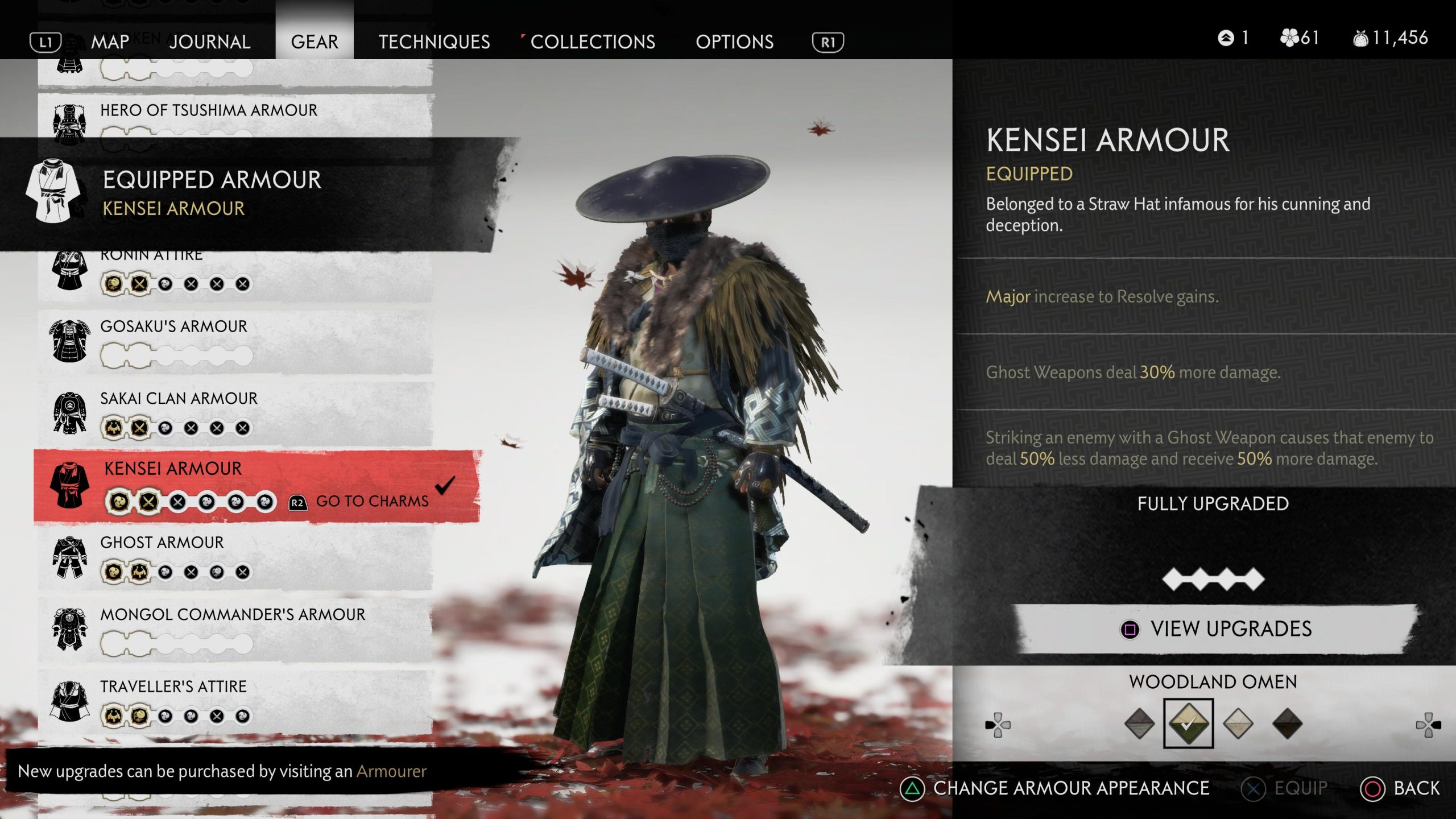Switch to the Map tab

click(x=110, y=42)
